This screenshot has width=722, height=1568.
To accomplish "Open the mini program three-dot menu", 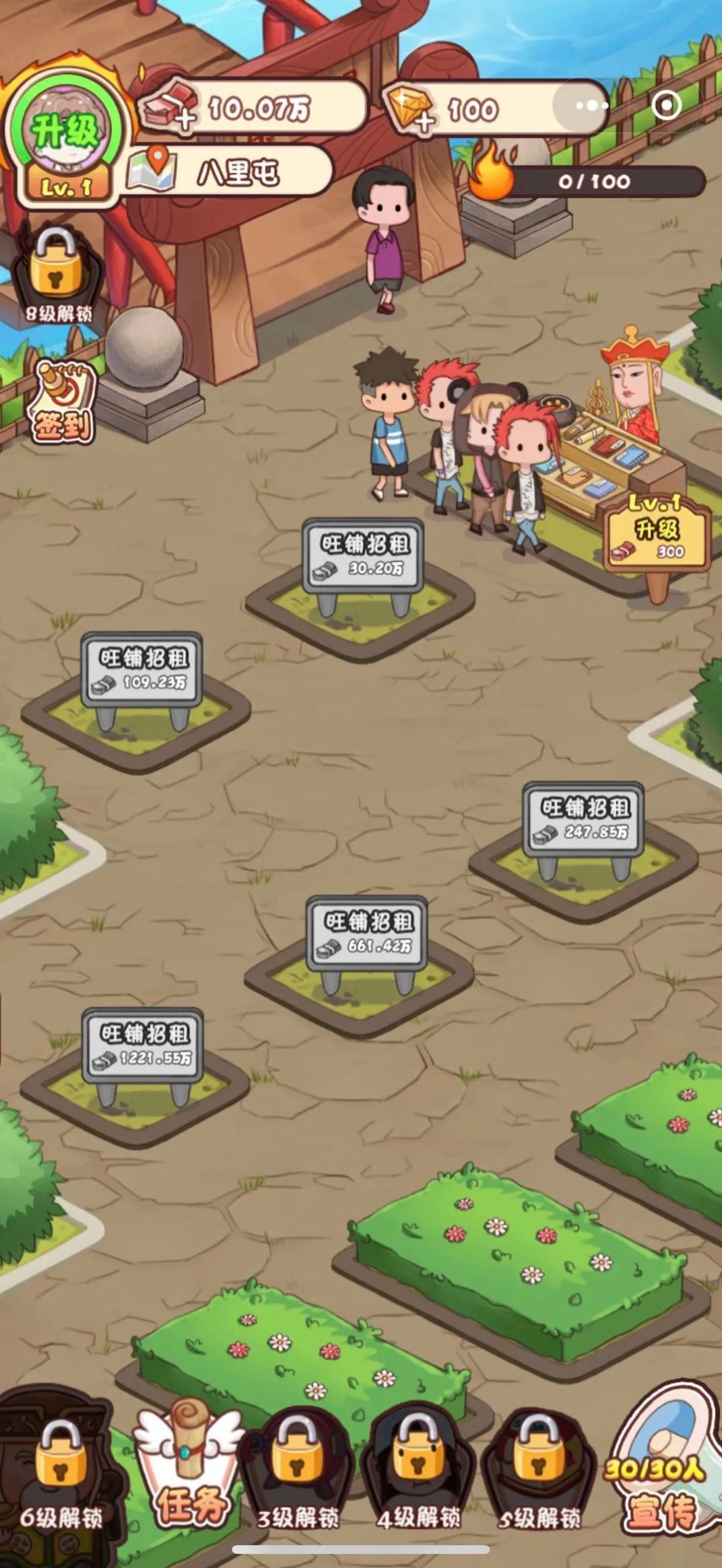I will click(591, 106).
